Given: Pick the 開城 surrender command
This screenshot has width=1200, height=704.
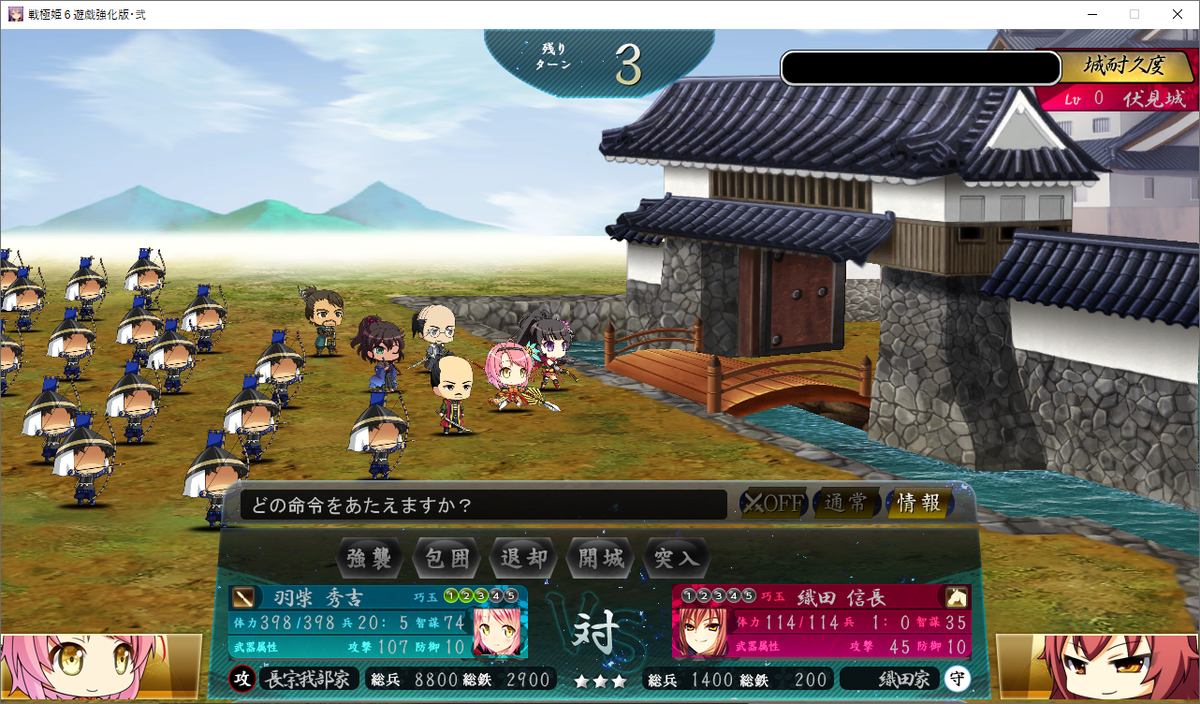Looking at the screenshot, I should click(x=601, y=558).
